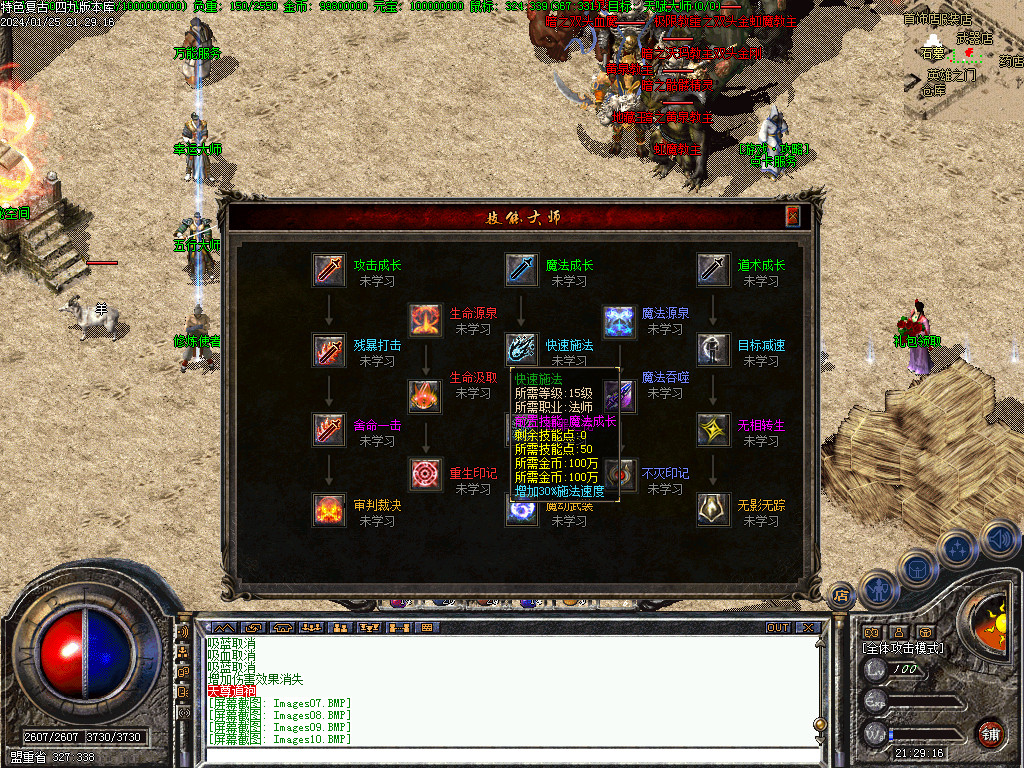The image size is (1024, 768).
Task: Click the red 铺 stall button
Action: (x=990, y=734)
